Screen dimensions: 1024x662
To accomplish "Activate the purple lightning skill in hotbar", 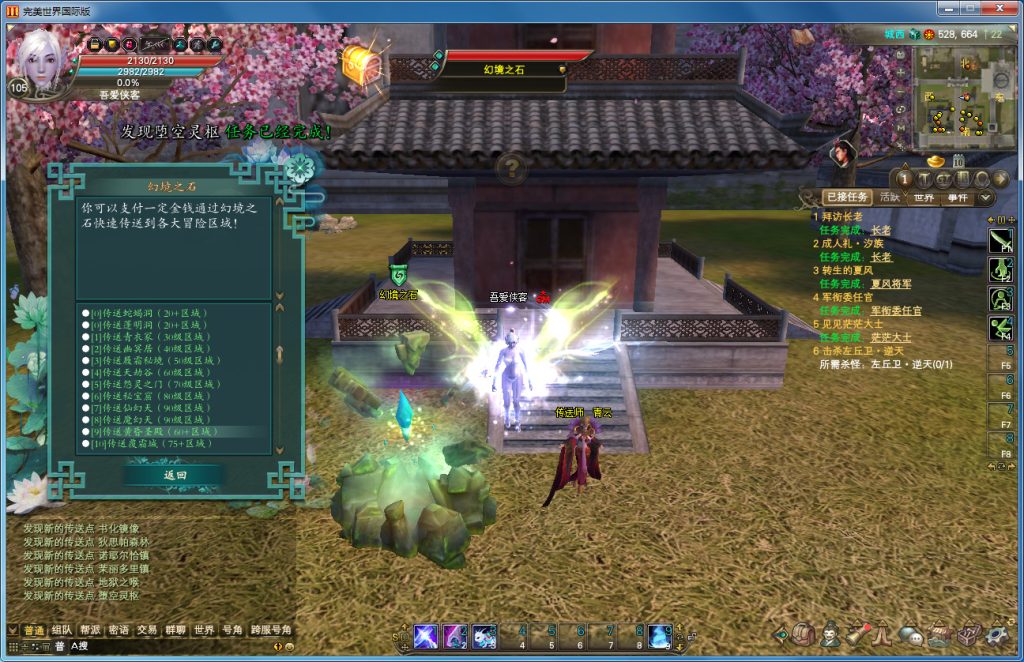I will click(425, 635).
